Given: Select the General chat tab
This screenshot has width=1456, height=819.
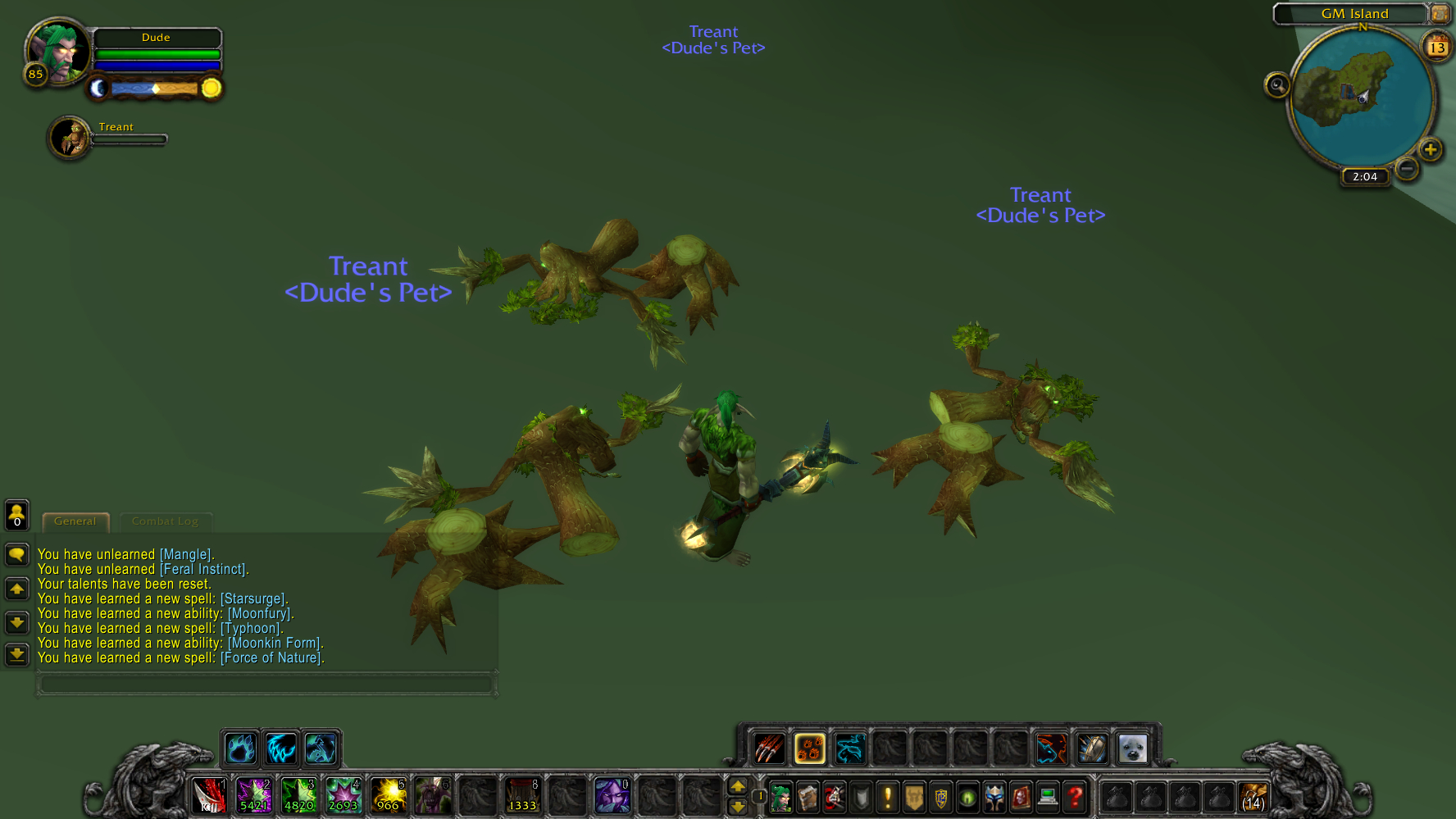Looking at the screenshot, I should tap(75, 521).
